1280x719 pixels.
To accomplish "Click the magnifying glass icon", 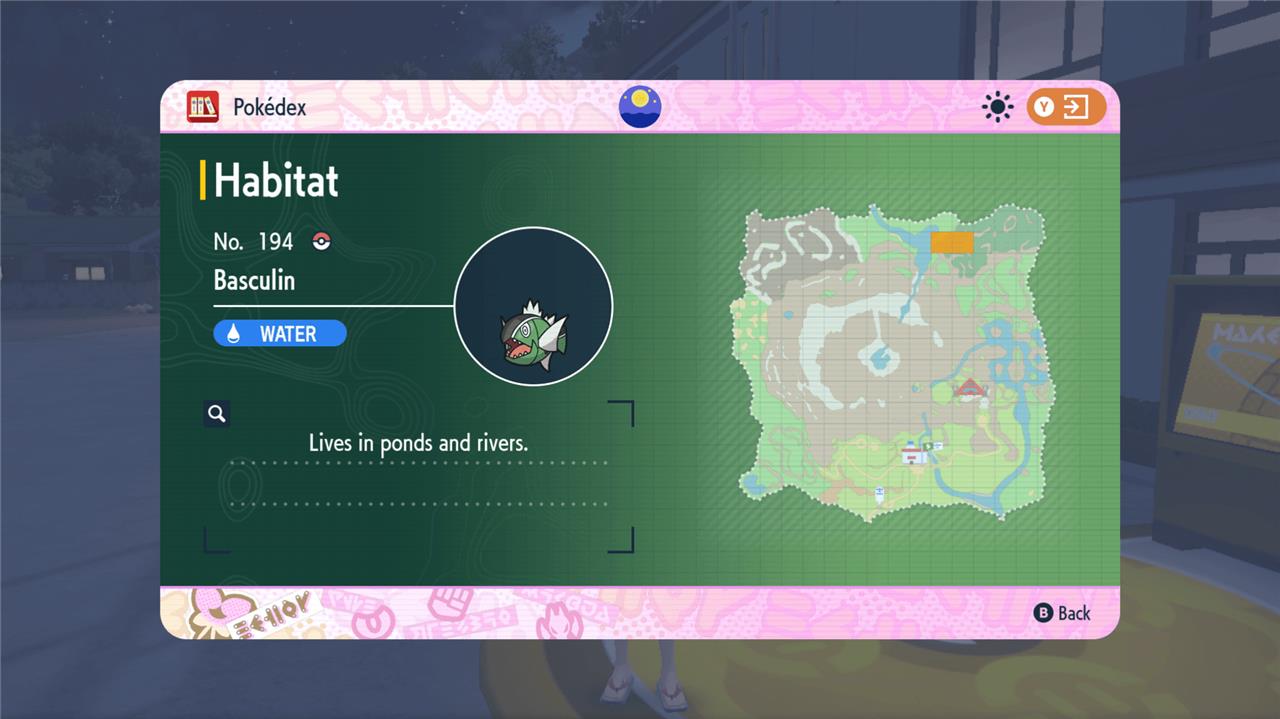I will [216, 413].
